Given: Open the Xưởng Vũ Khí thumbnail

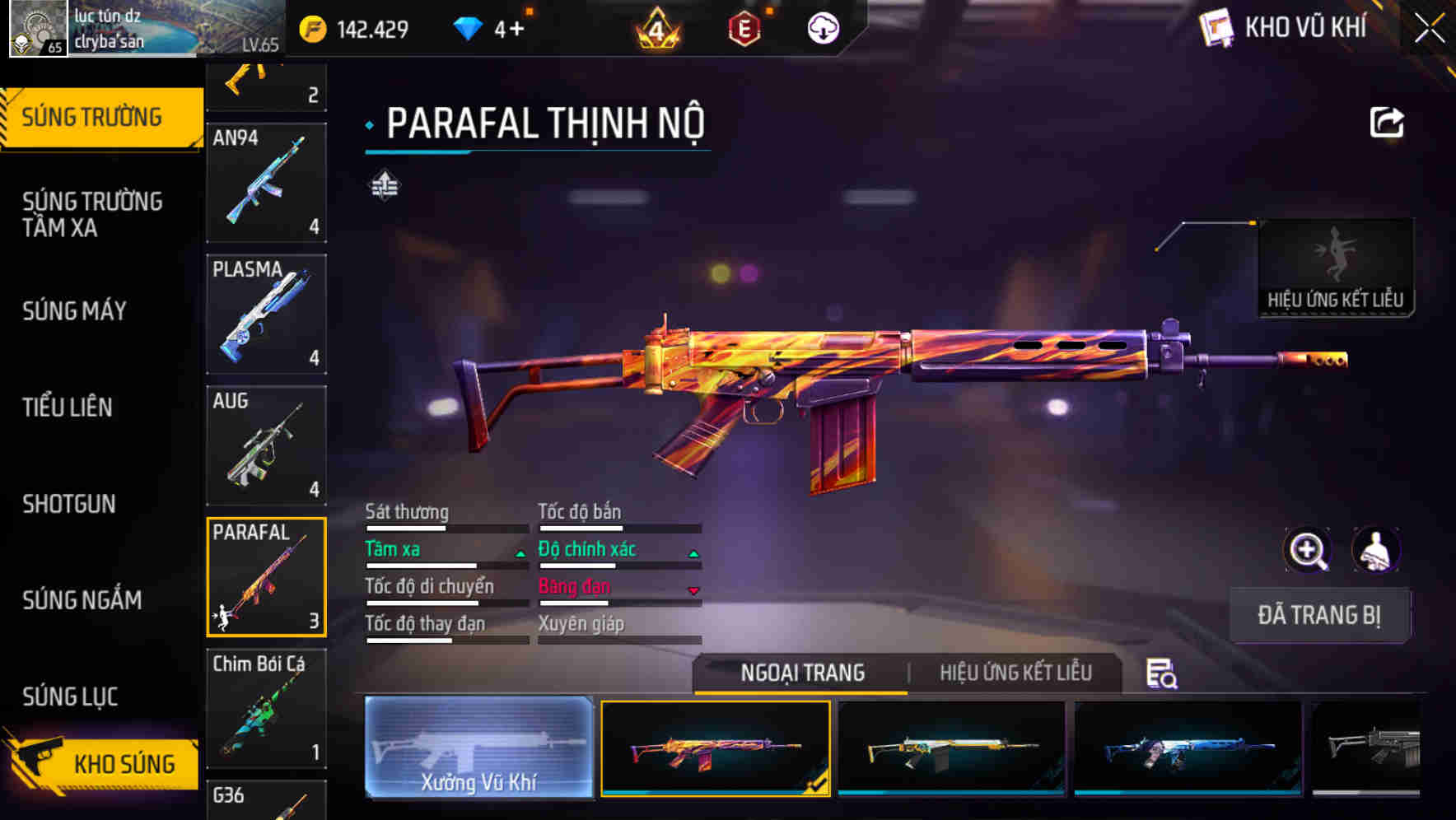Looking at the screenshot, I should coord(480,749).
